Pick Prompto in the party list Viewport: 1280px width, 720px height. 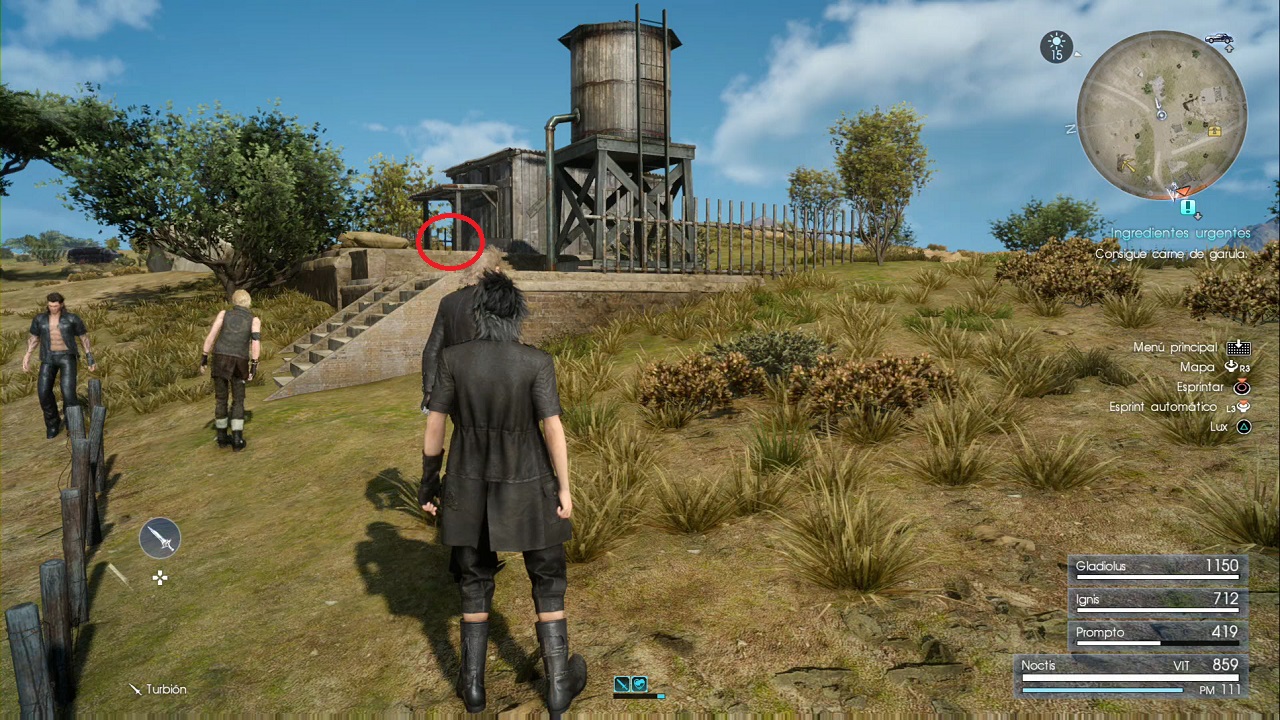[1157, 633]
